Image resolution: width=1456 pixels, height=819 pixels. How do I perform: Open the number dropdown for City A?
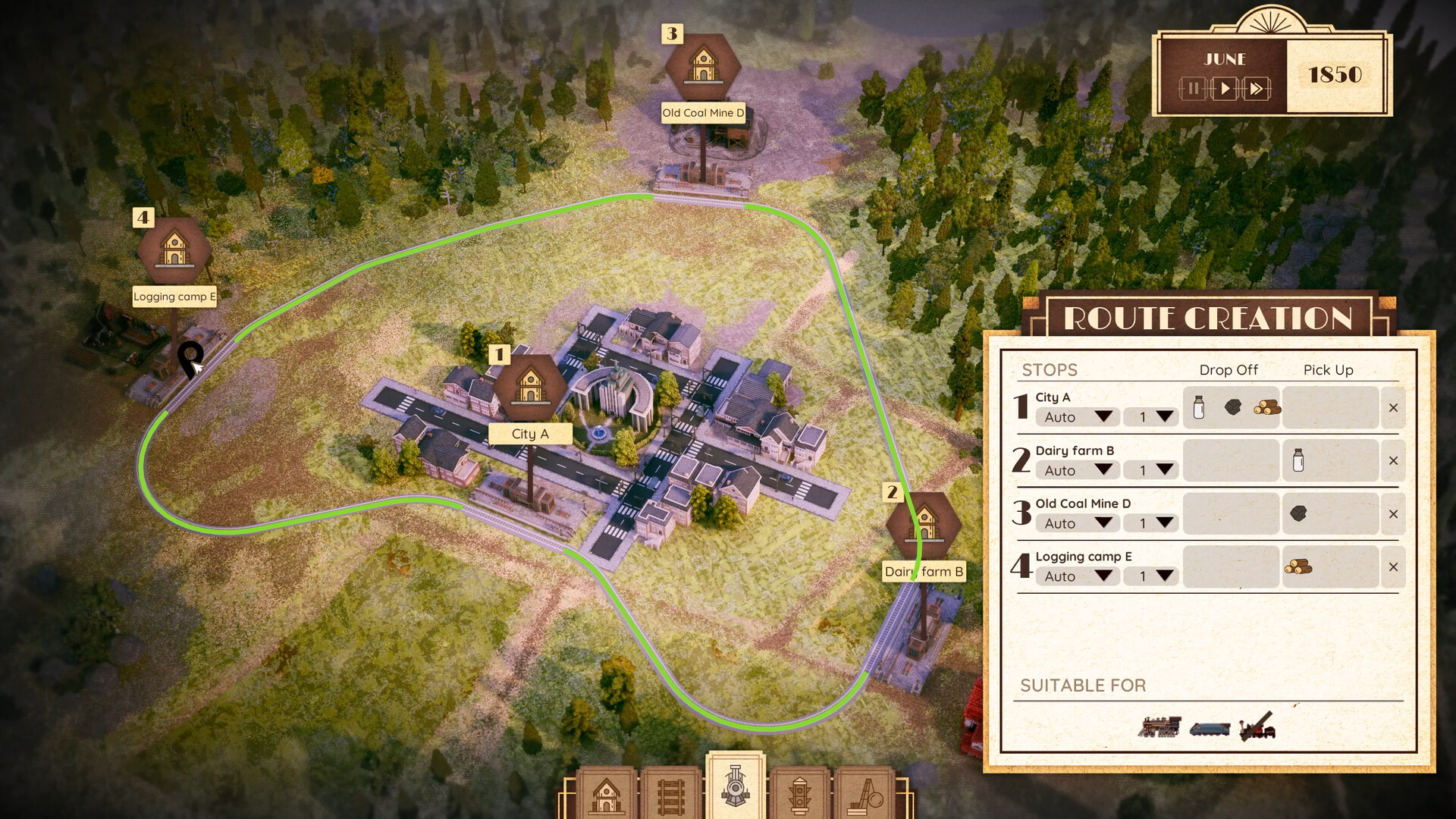[1150, 417]
